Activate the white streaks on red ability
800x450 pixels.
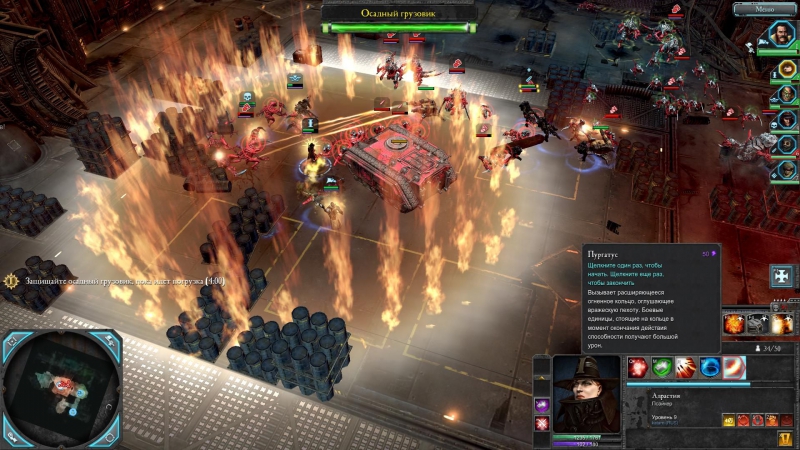coord(685,367)
